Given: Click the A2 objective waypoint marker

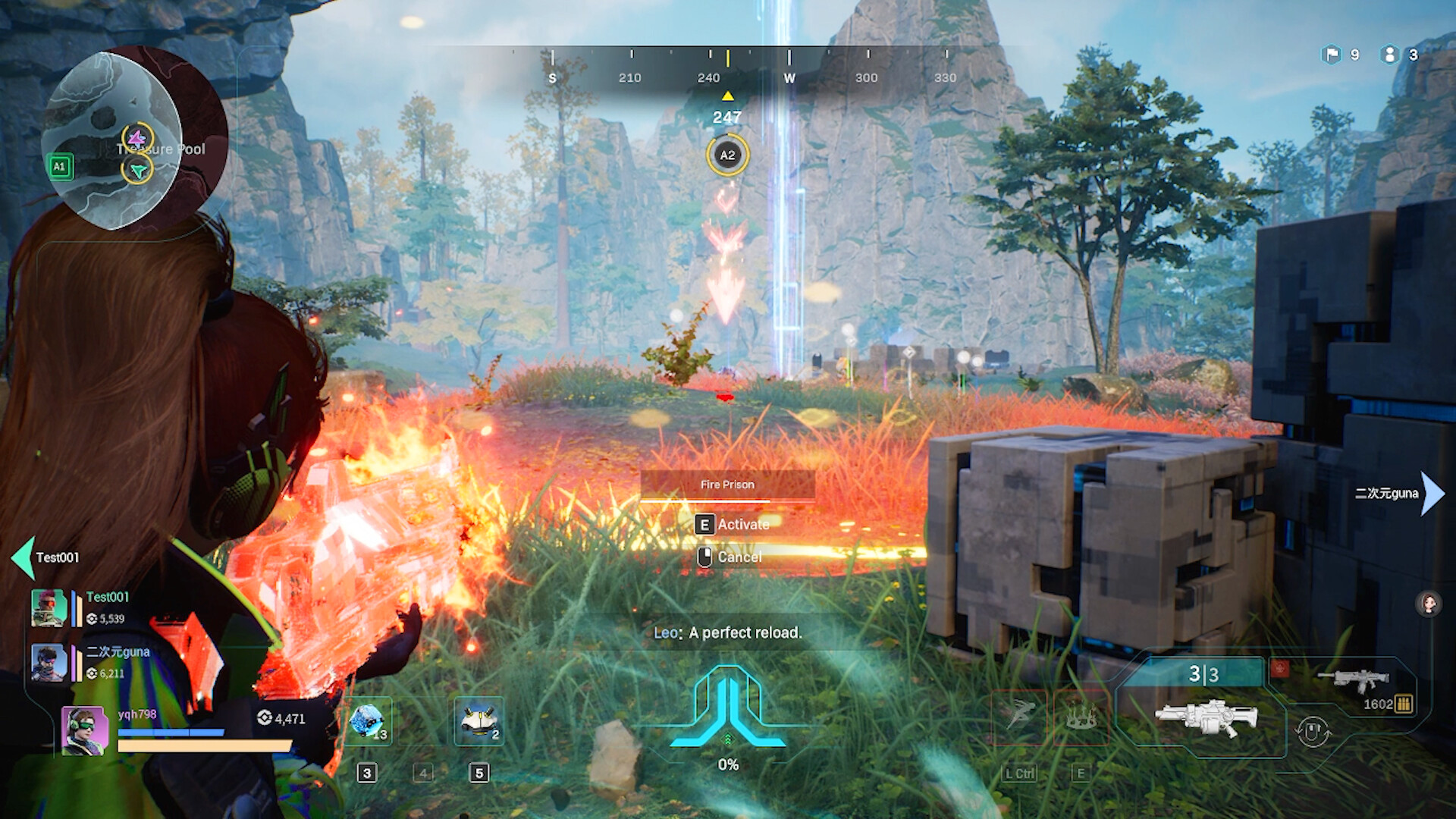Looking at the screenshot, I should (727, 155).
